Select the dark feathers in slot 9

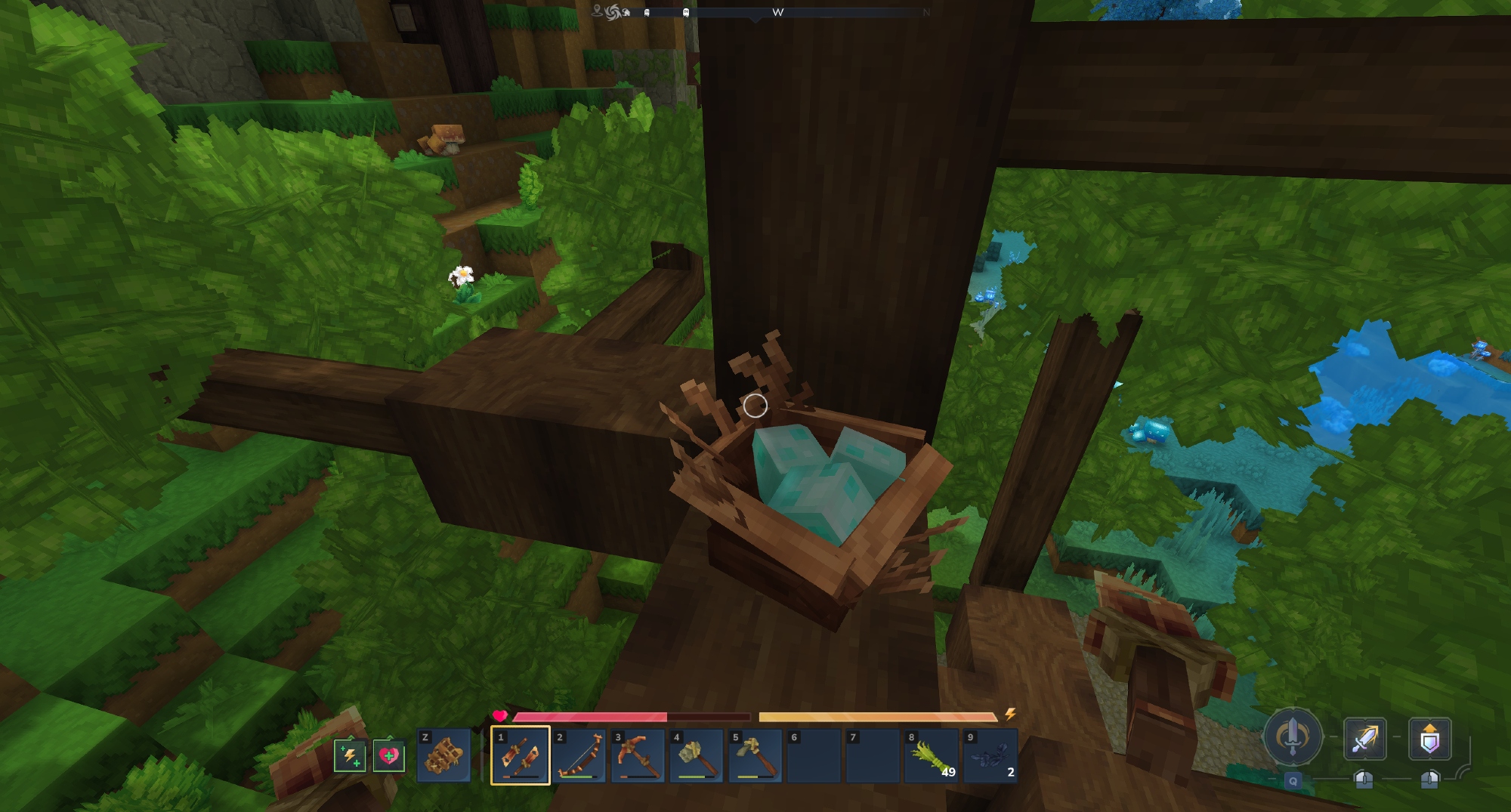pos(990,755)
